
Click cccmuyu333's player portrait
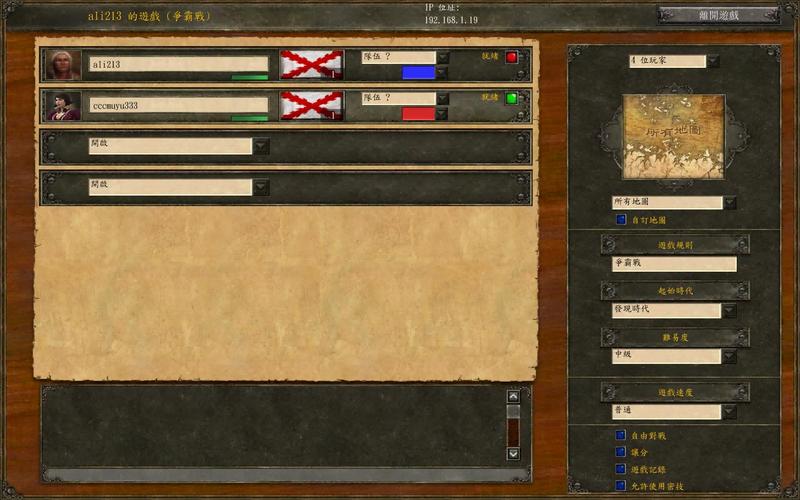click(x=63, y=106)
